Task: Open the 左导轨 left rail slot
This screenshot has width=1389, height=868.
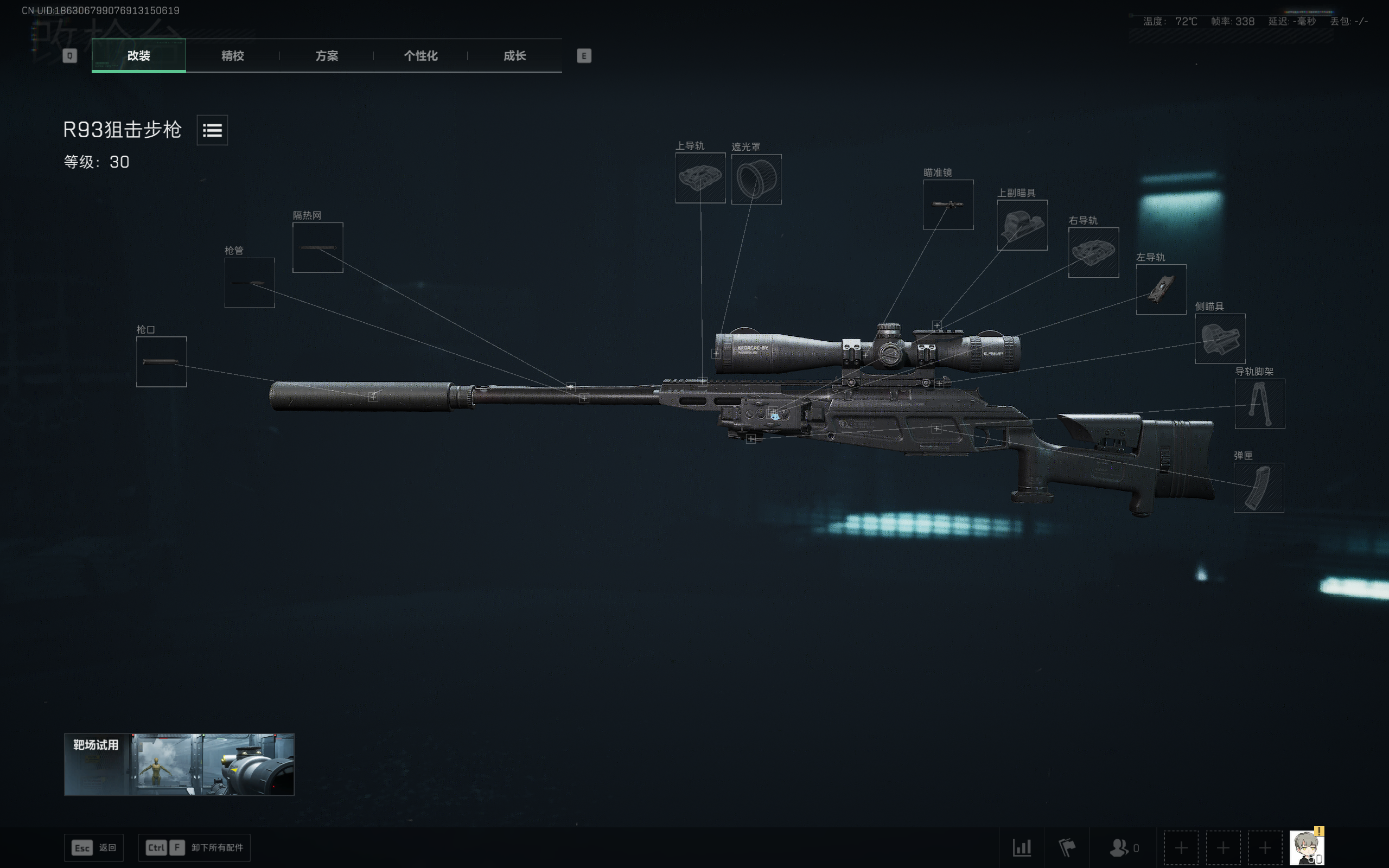Action: [x=1161, y=289]
